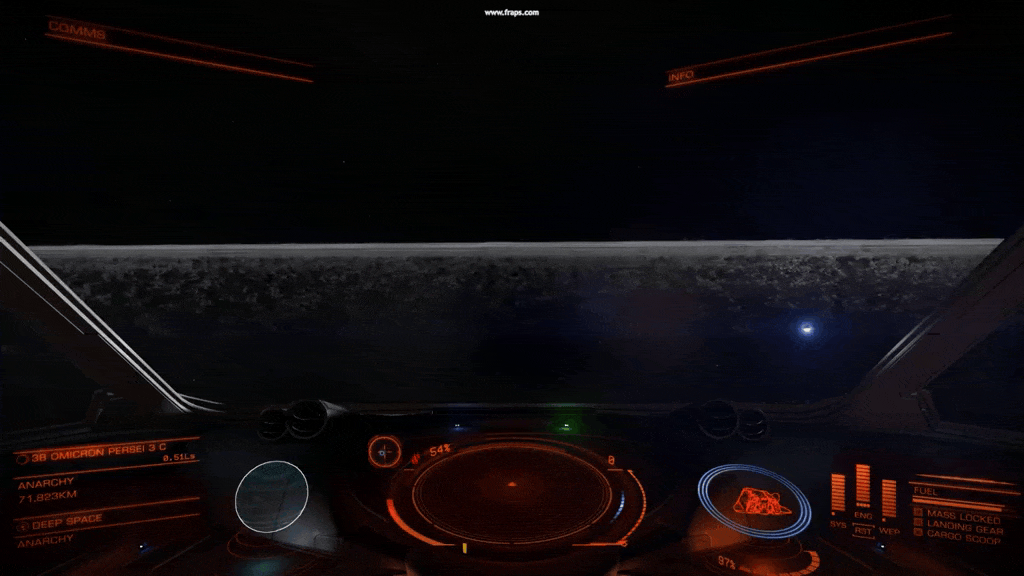Reset power distribution with RST

click(863, 530)
